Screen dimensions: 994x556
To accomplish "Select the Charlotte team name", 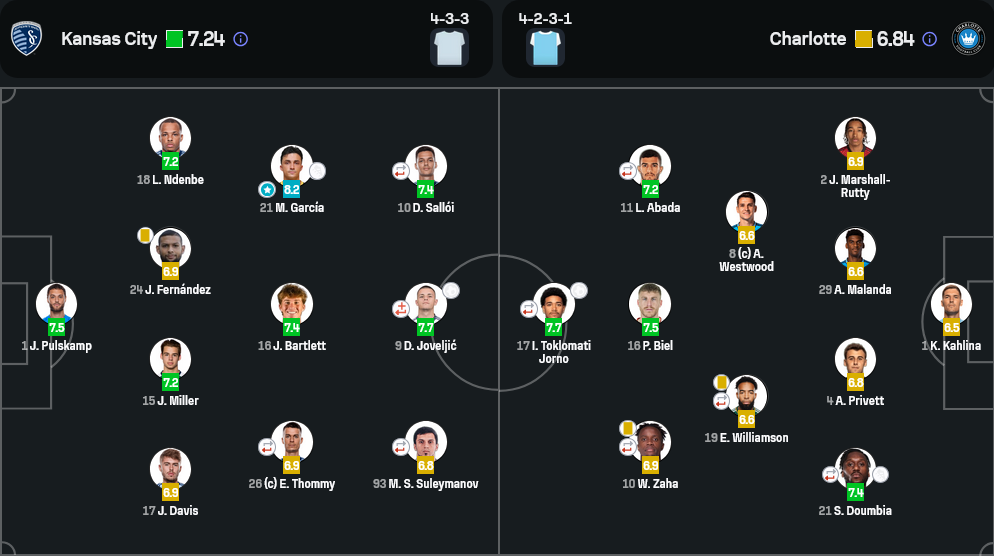I will 807,39.
